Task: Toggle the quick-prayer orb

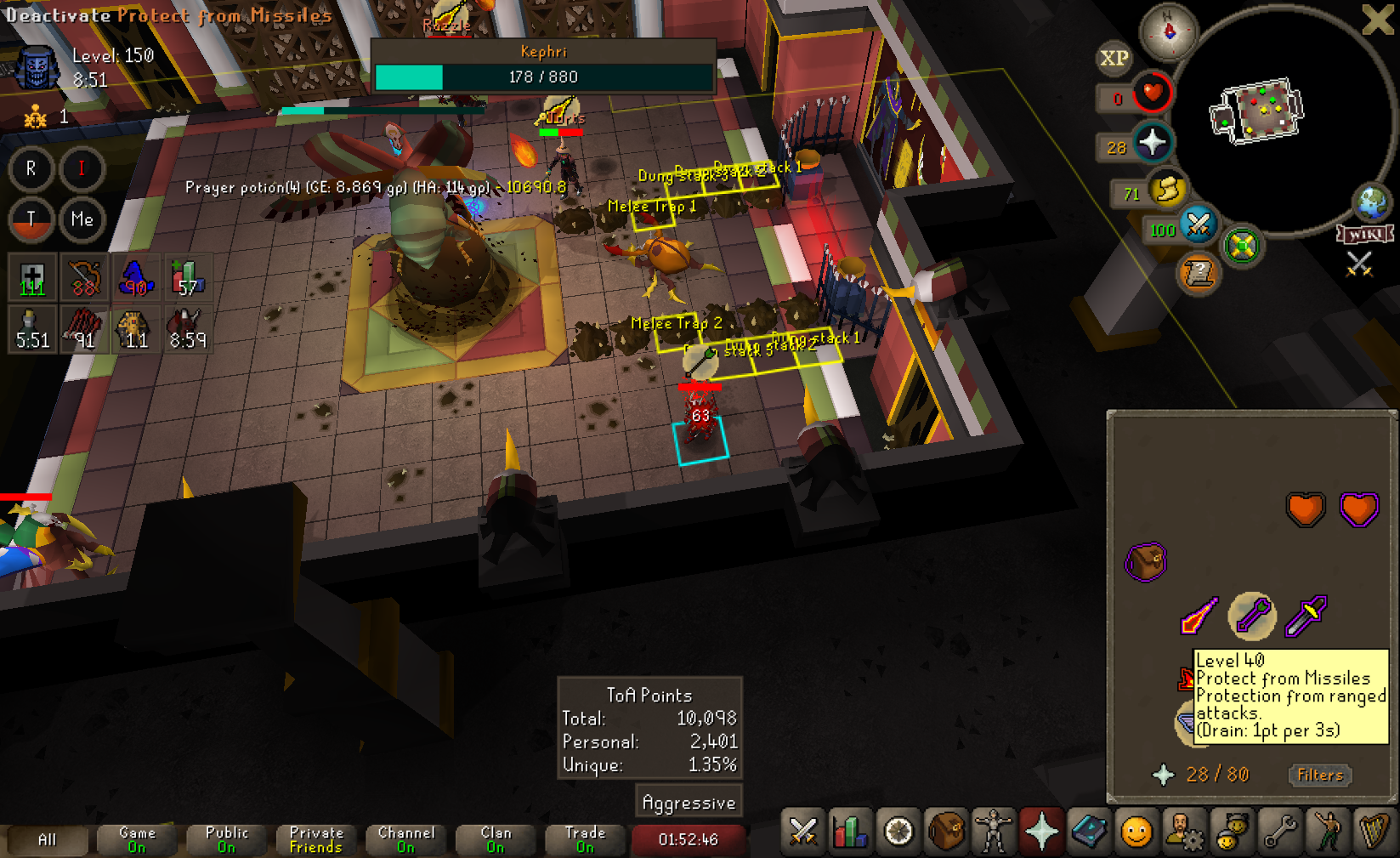Action: tap(1152, 143)
